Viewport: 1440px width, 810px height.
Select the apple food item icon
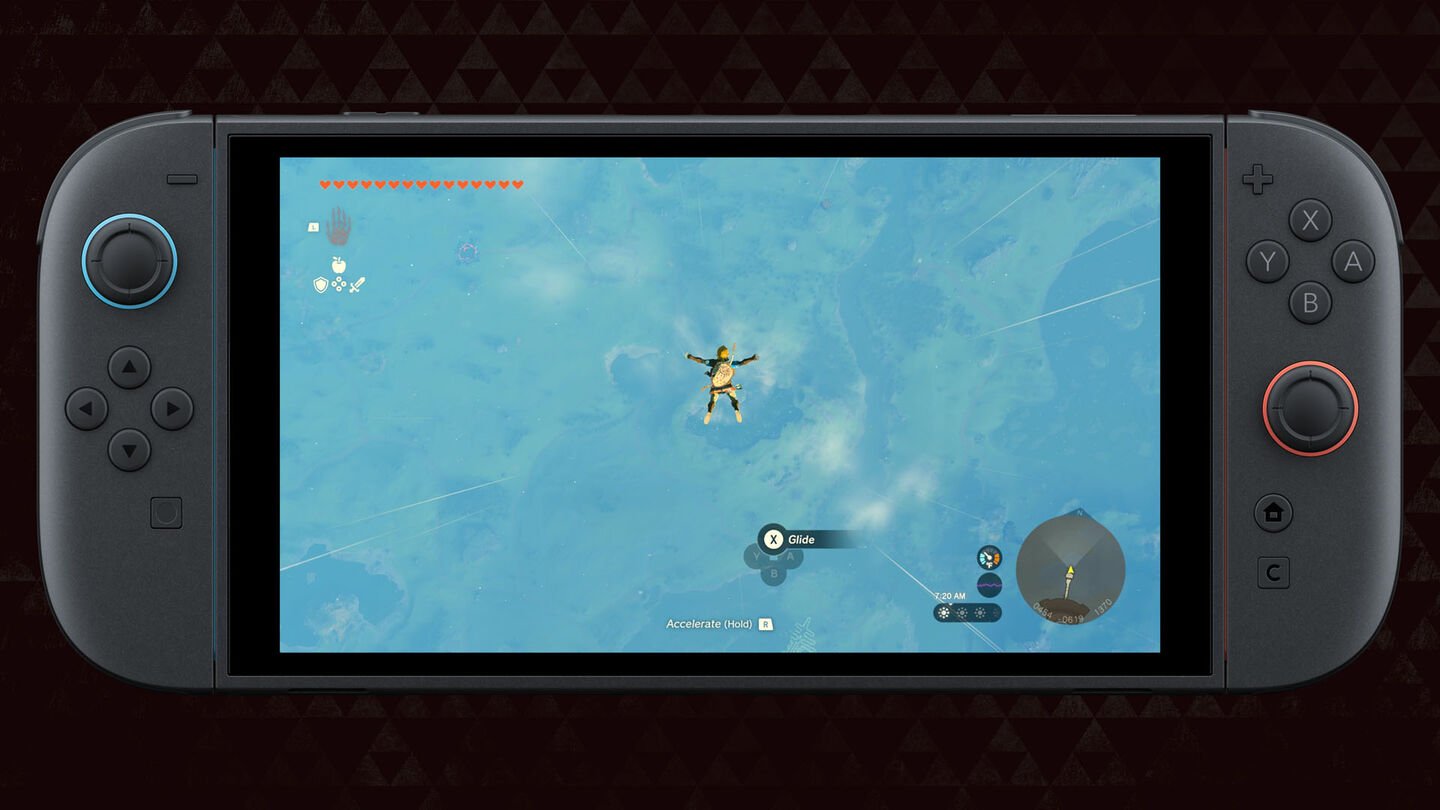coord(339,265)
